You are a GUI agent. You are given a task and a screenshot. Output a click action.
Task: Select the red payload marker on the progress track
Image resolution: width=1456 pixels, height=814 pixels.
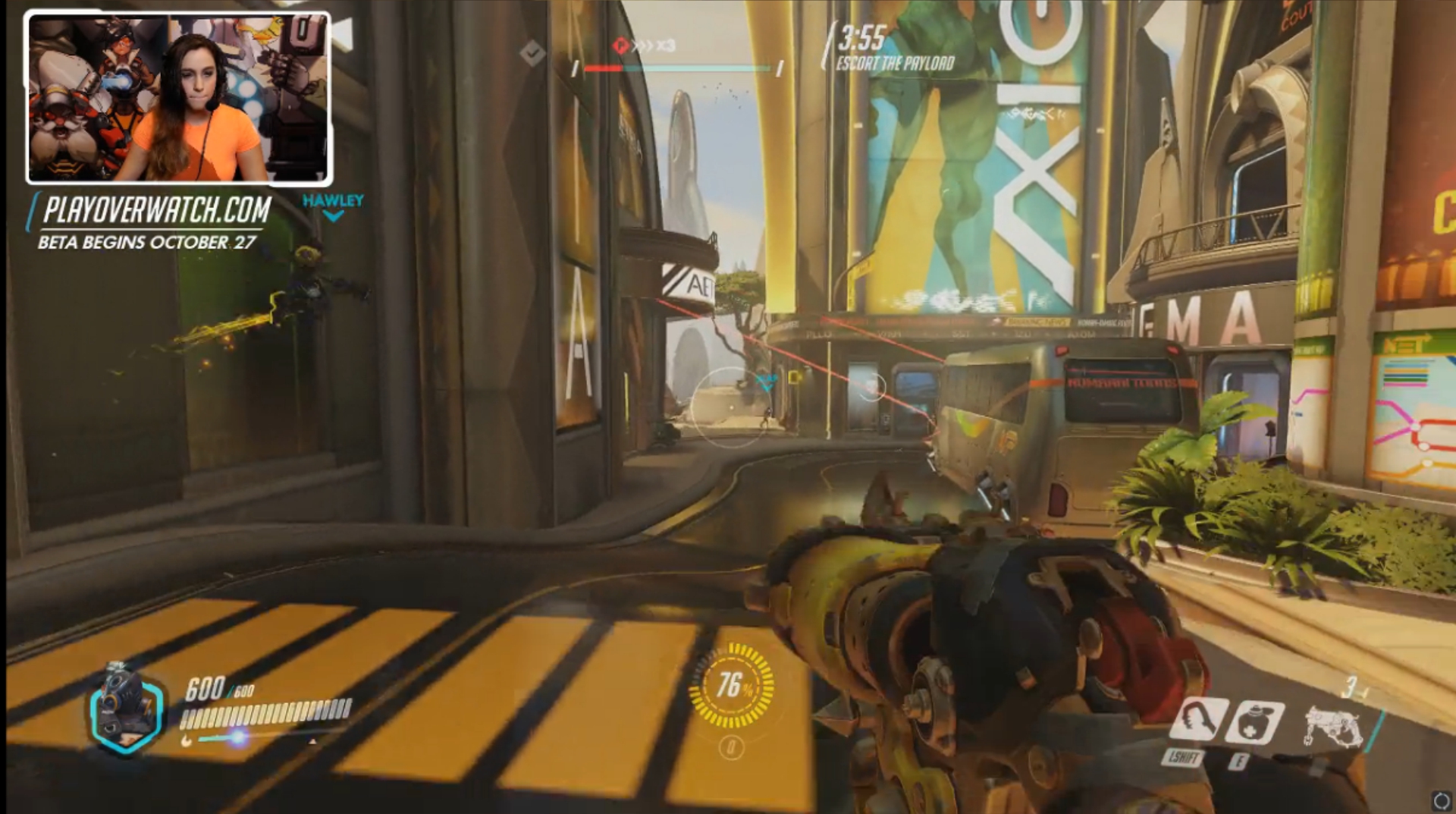click(x=621, y=46)
